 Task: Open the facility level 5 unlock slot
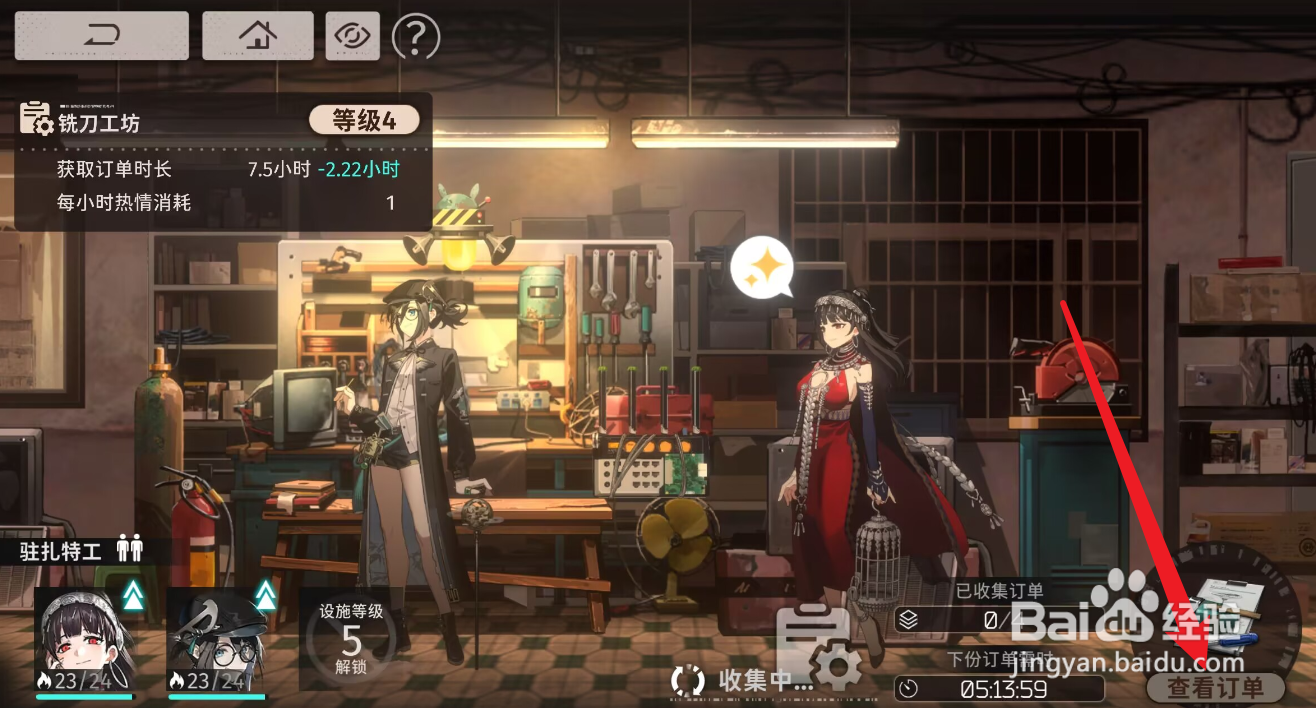[x=351, y=638]
